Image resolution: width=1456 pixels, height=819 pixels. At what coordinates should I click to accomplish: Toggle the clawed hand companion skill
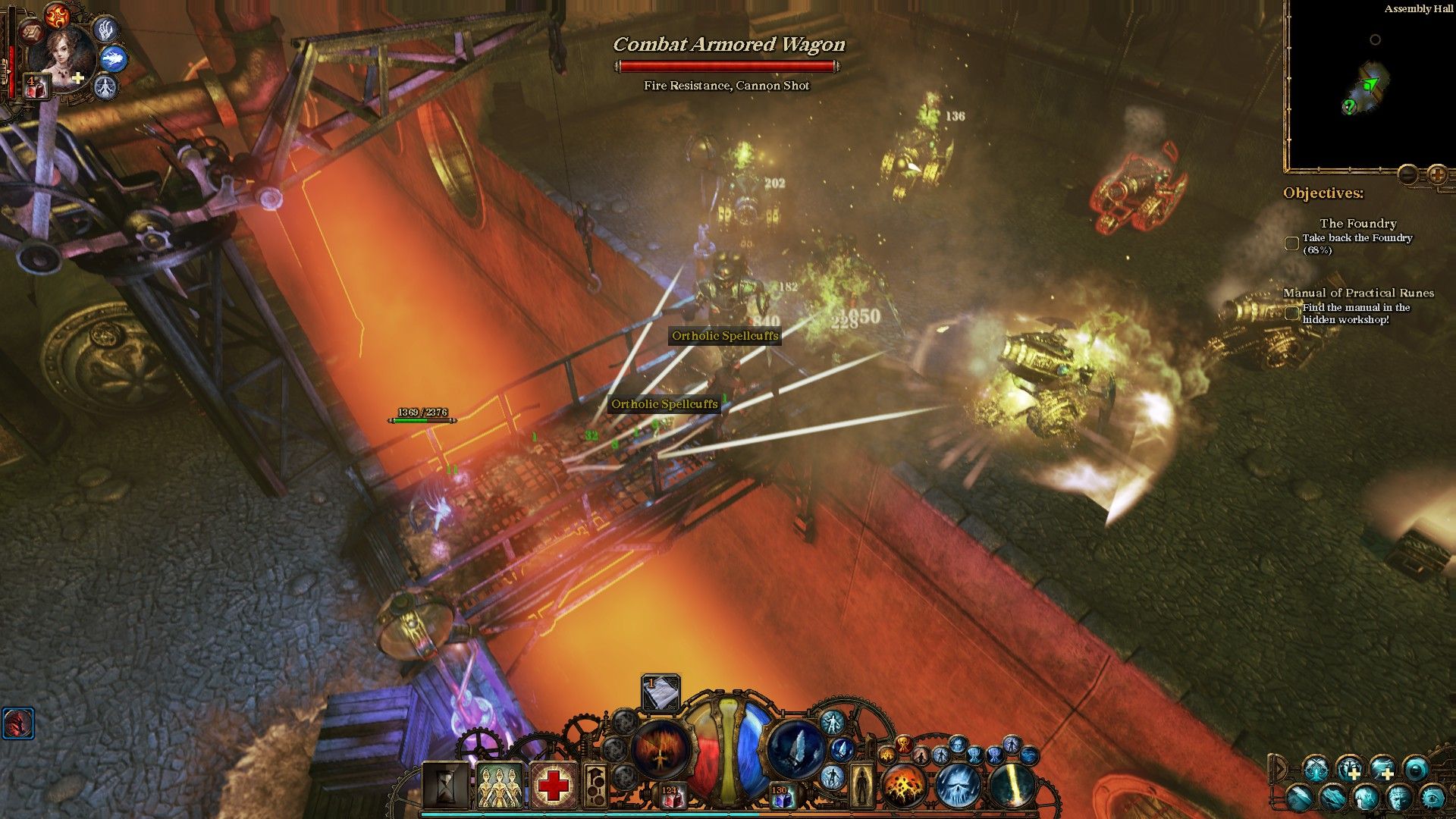[x=105, y=28]
